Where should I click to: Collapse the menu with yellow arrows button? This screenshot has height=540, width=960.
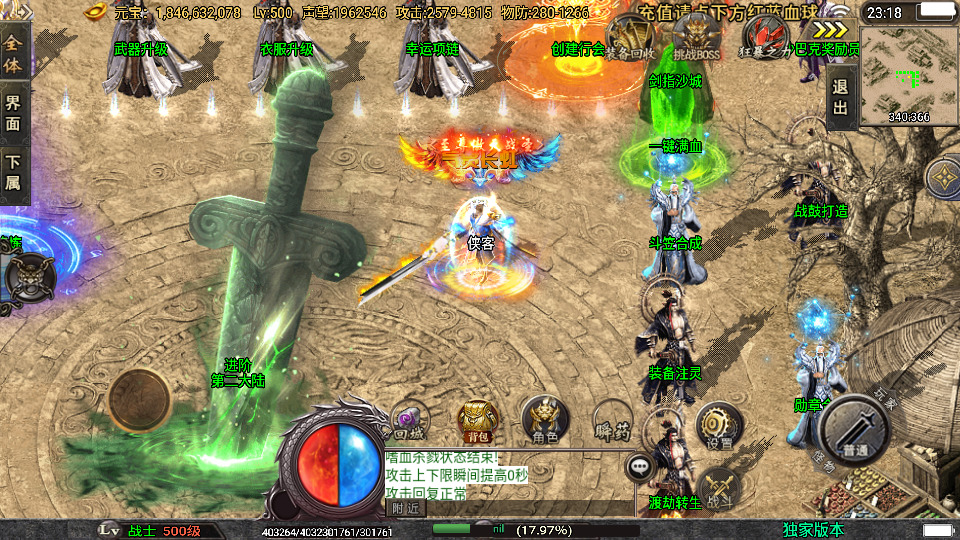click(x=829, y=29)
